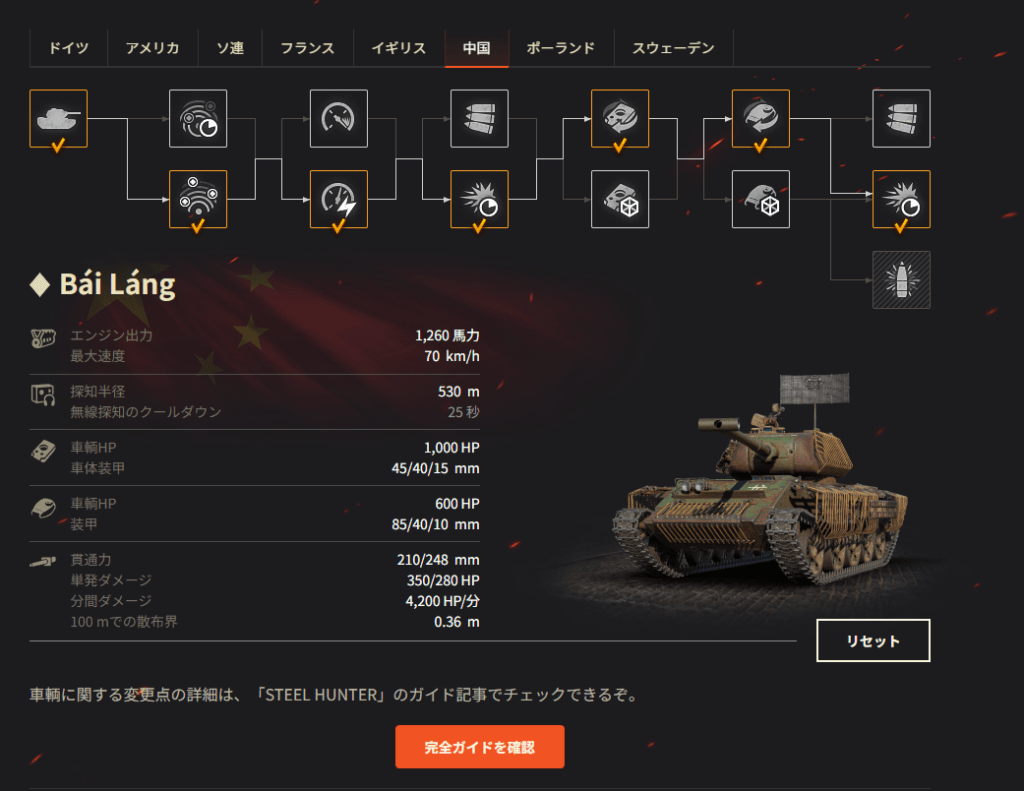This screenshot has width=1024, height=791.
Task: Select the 中国 tab
Action: tap(477, 48)
